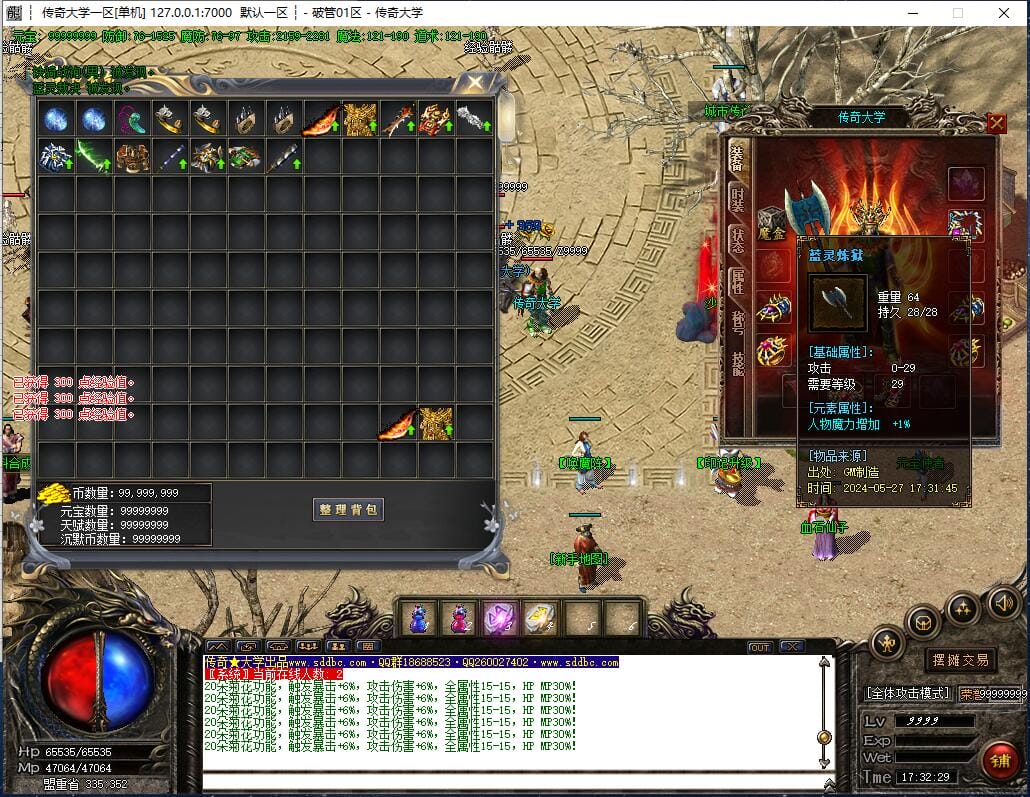The image size is (1030, 797).
Task: Click the 整理背包 sort bag button
Action: pyautogui.click(x=347, y=509)
